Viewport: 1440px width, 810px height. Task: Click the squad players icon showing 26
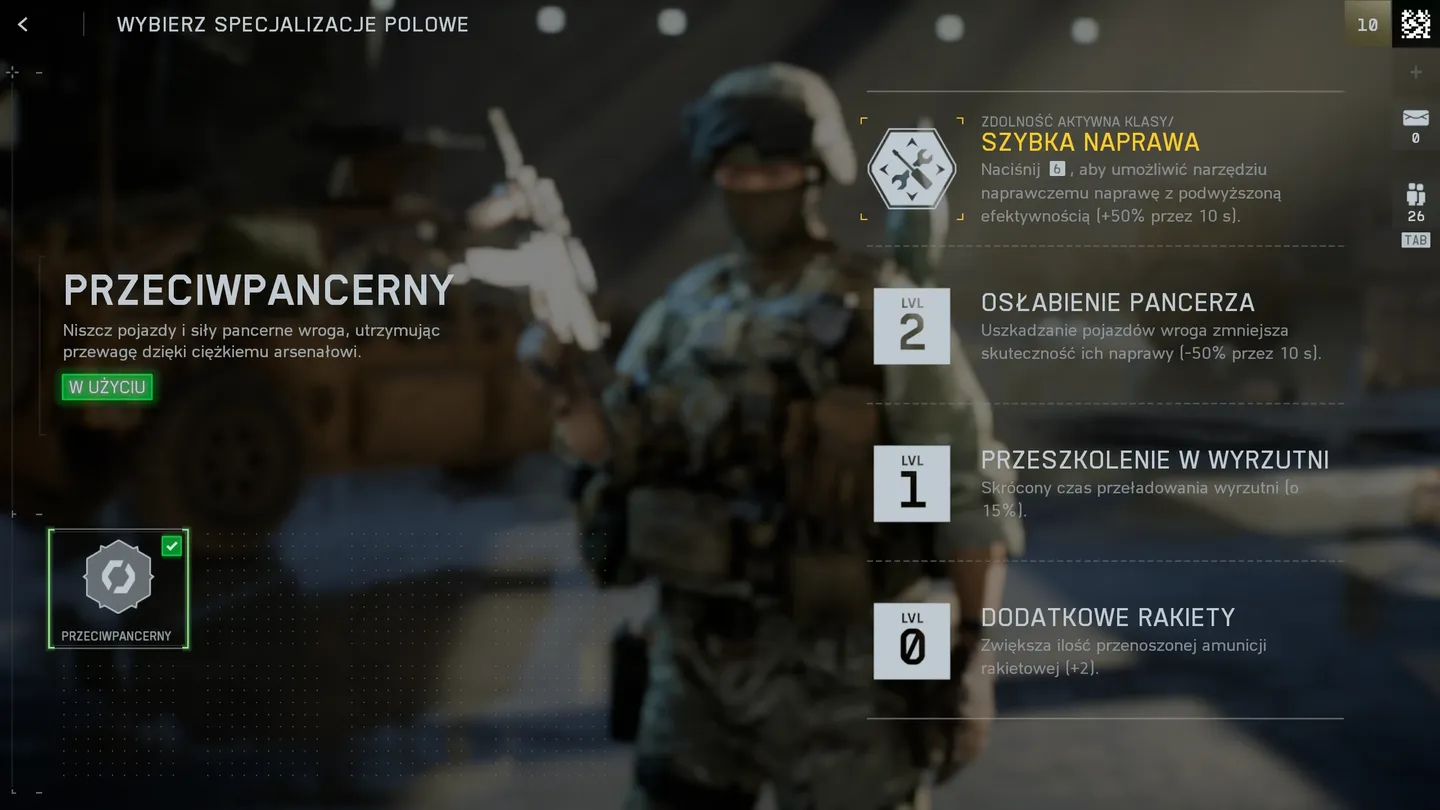[1414, 195]
